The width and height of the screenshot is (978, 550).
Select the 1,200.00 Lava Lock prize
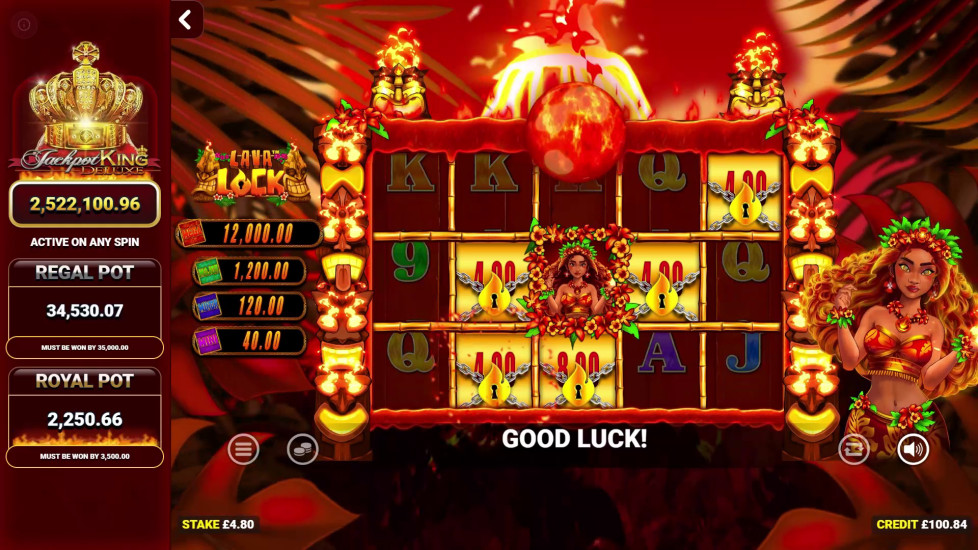click(249, 270)
